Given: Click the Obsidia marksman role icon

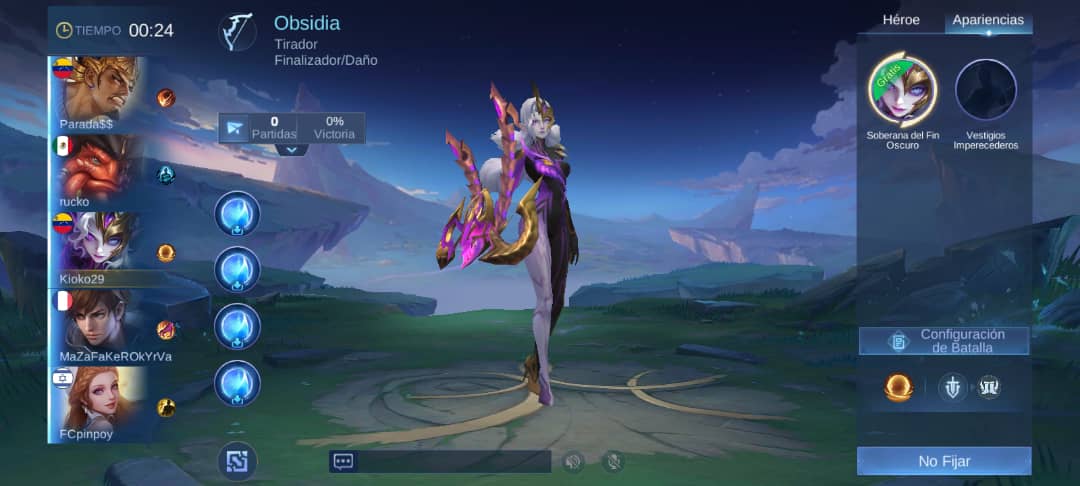Looking at the screenshot, I should (x=238, y=32).
